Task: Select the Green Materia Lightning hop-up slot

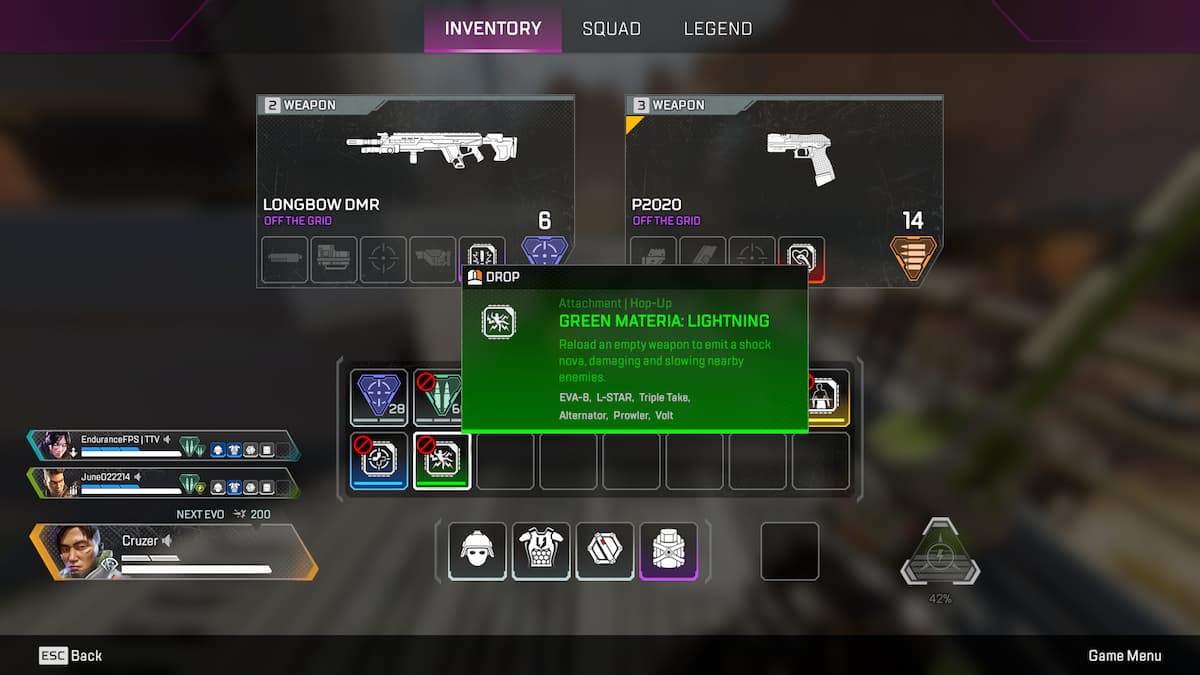Action: (442, 460)
